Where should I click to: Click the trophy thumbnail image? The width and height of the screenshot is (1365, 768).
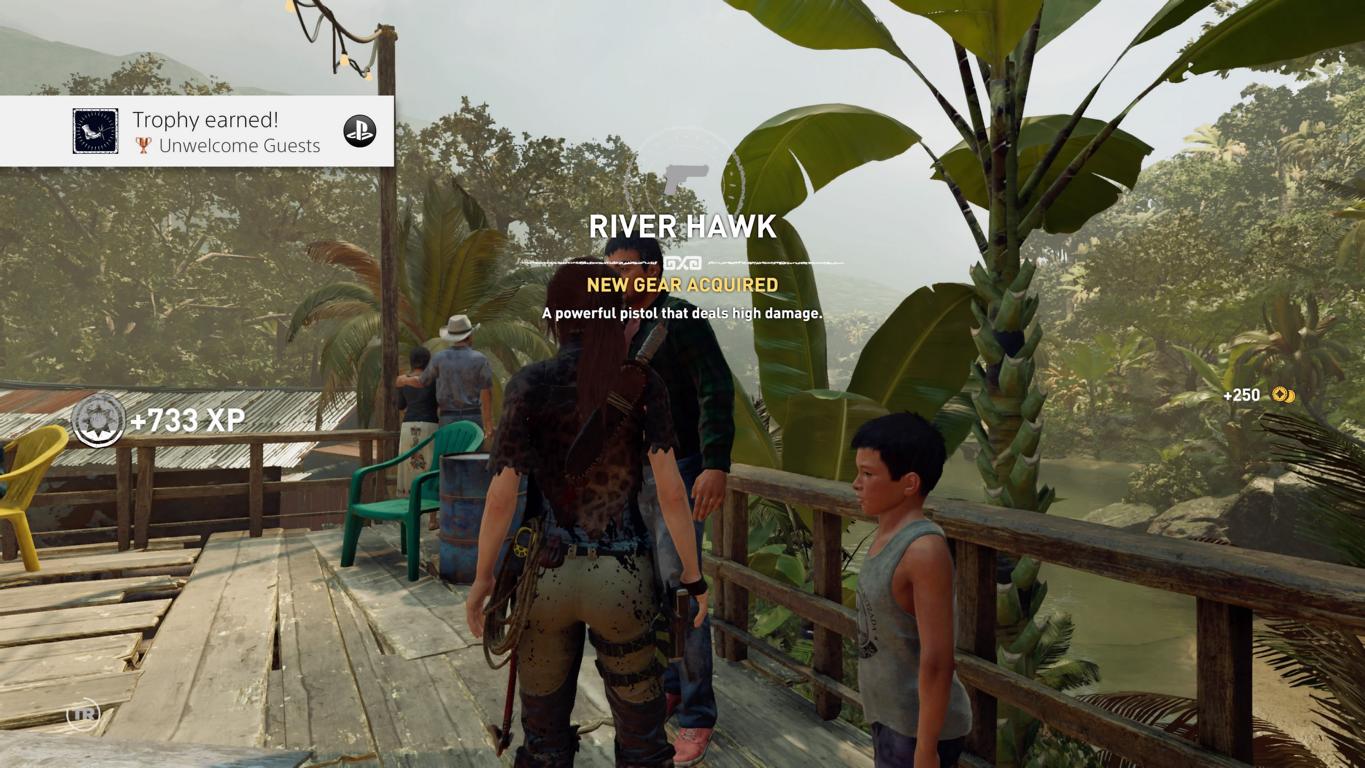[95, 131]
